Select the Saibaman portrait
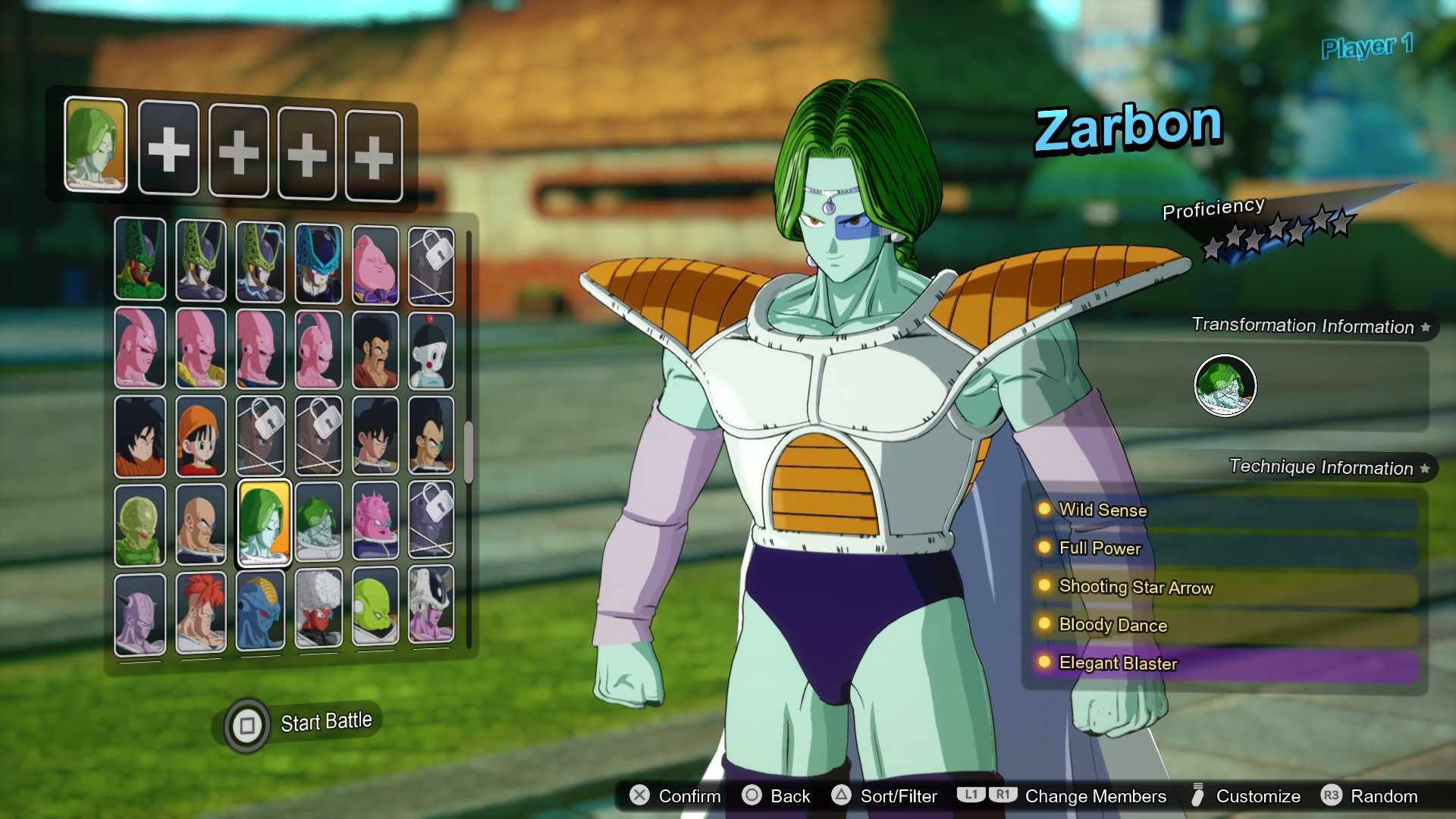1456x819 pixels. click(x=140, y=523)
